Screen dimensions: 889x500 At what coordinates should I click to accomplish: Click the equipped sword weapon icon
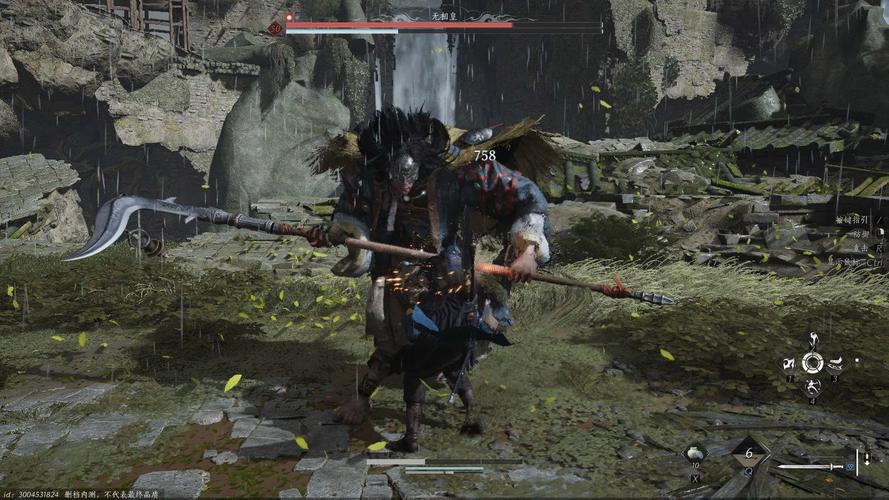[815, 466]
